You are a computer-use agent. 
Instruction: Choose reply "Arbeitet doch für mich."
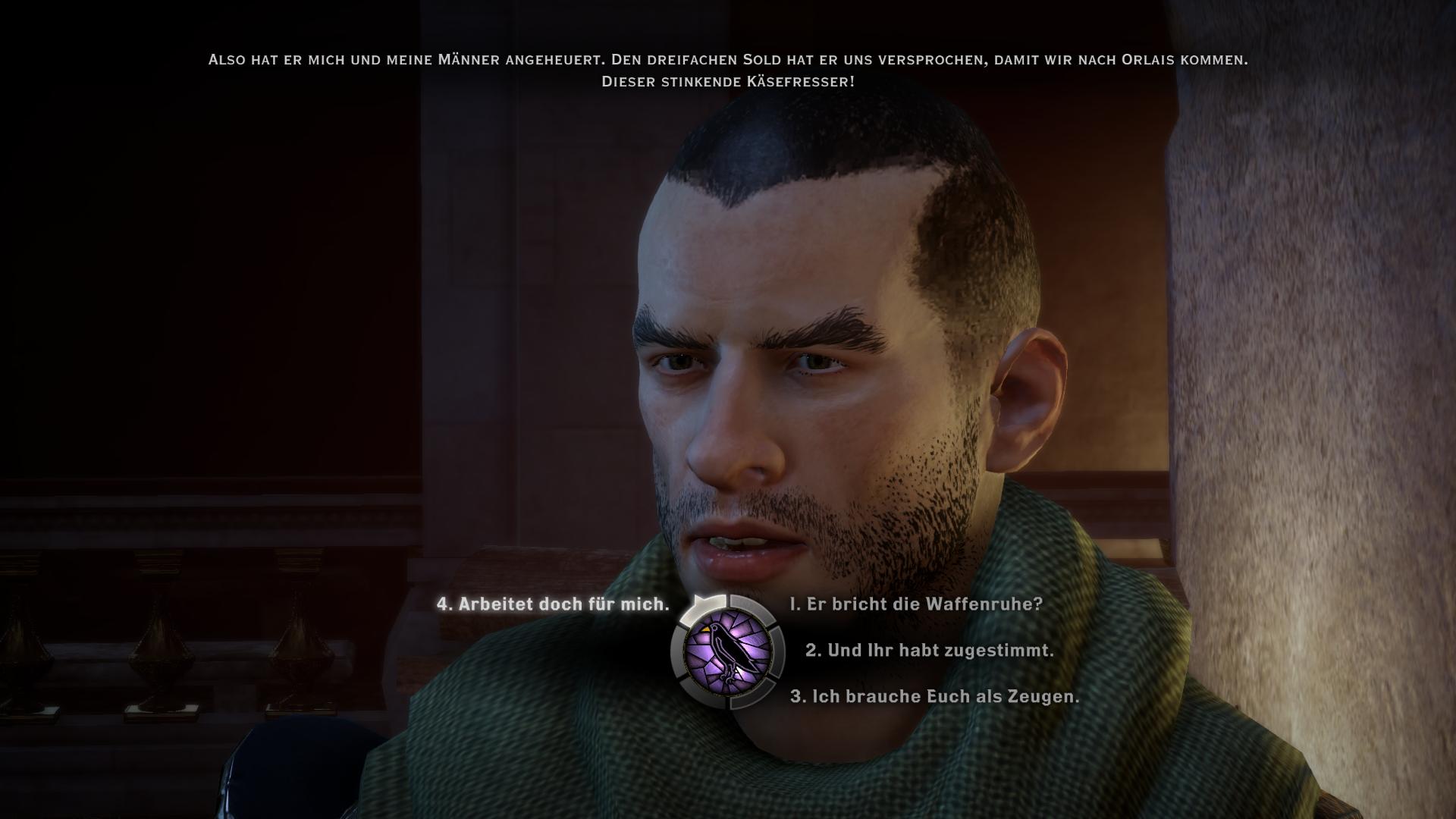click(x=553, y=604)
